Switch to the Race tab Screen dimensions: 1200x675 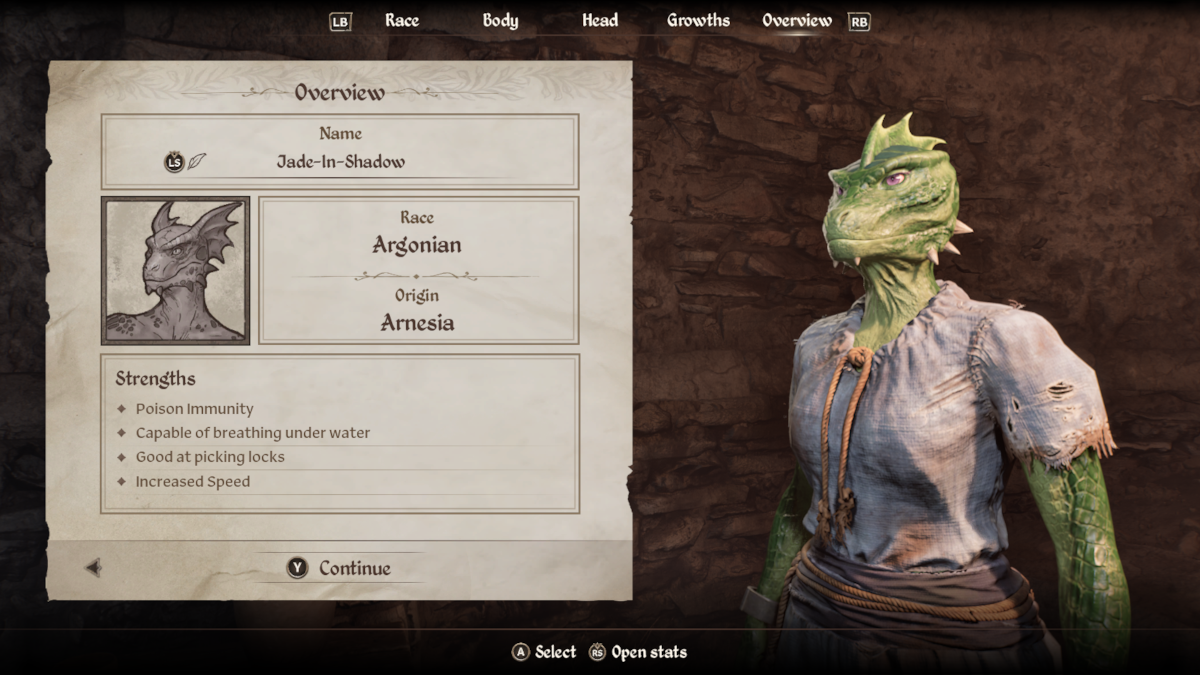click(x=402, y=20)
